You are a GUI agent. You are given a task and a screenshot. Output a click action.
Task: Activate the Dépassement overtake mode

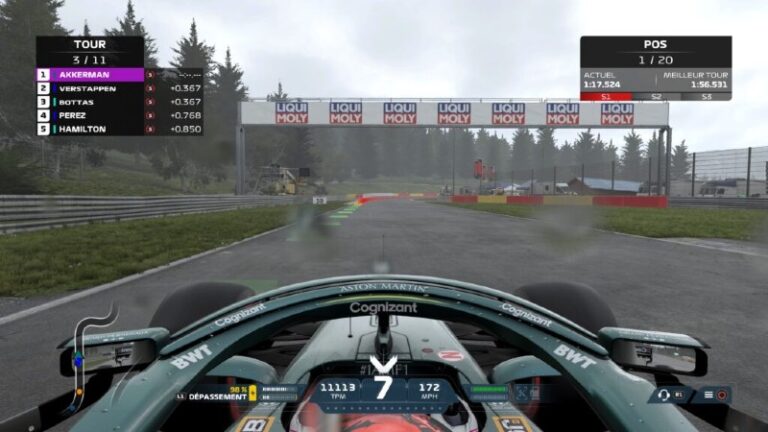(216, 396)
